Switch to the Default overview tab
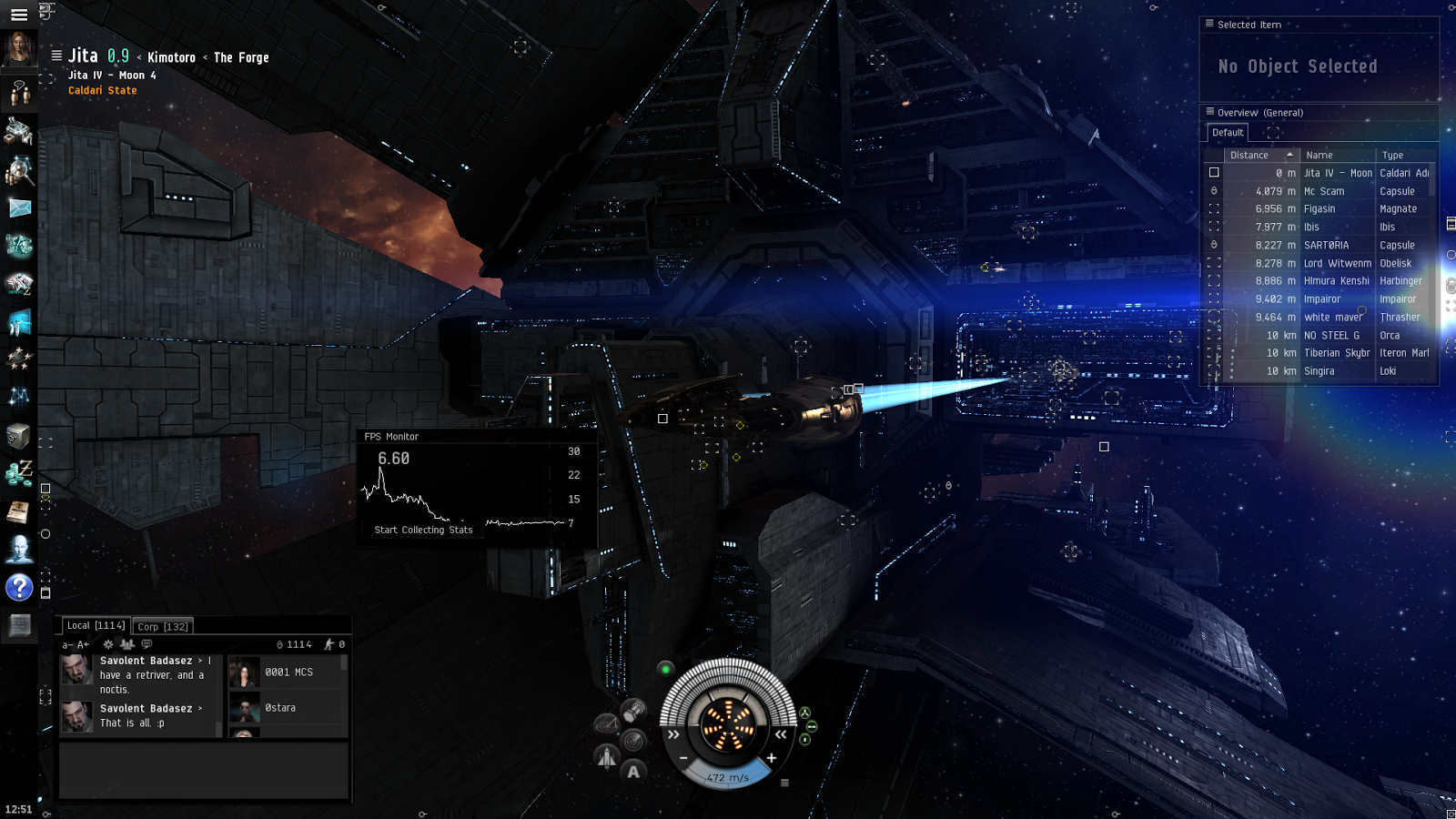This screenshot has height=819, width=1456. [x=1228, y=133]
